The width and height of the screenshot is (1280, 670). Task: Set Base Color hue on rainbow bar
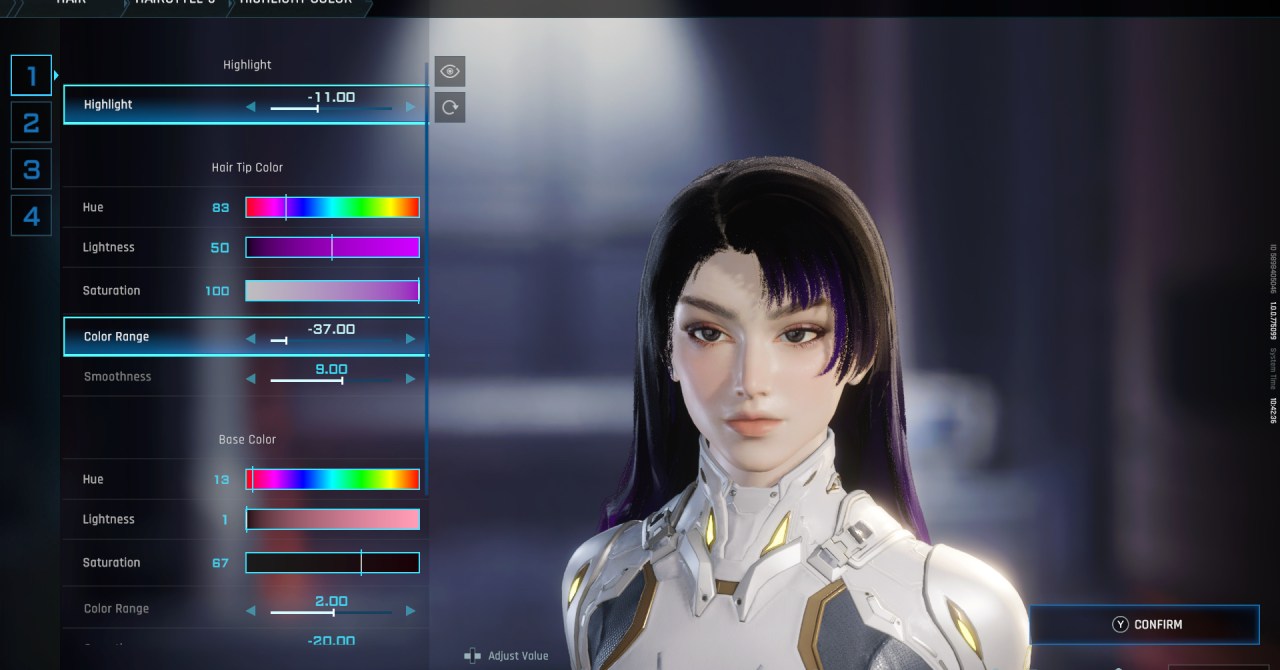click(332, 479)
